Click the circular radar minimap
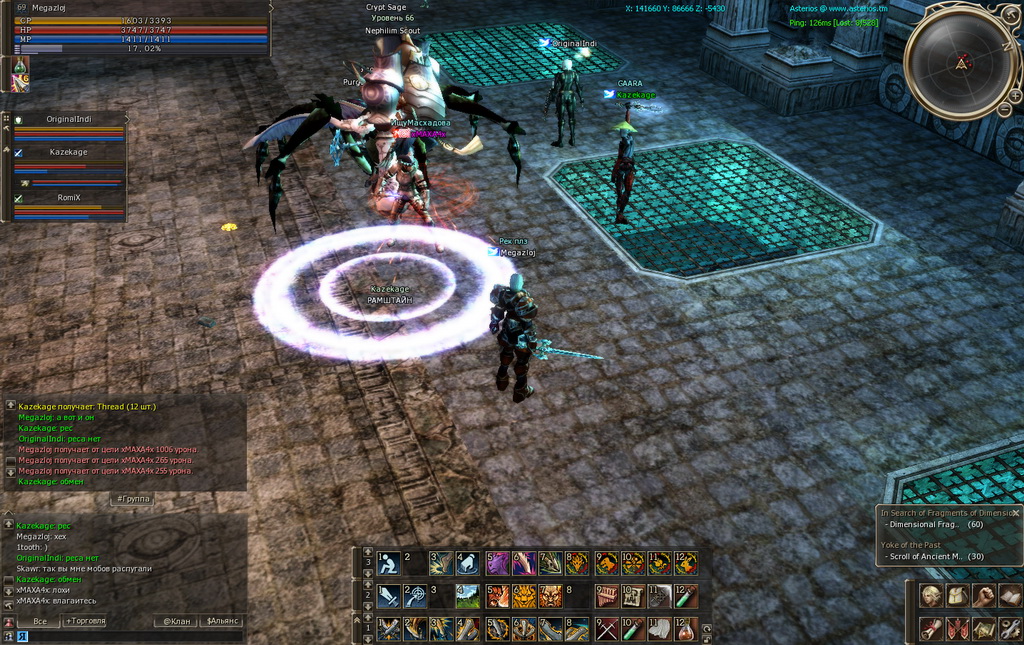Image resolution: width=1024 pixels, height=645 pixels. 959,62
